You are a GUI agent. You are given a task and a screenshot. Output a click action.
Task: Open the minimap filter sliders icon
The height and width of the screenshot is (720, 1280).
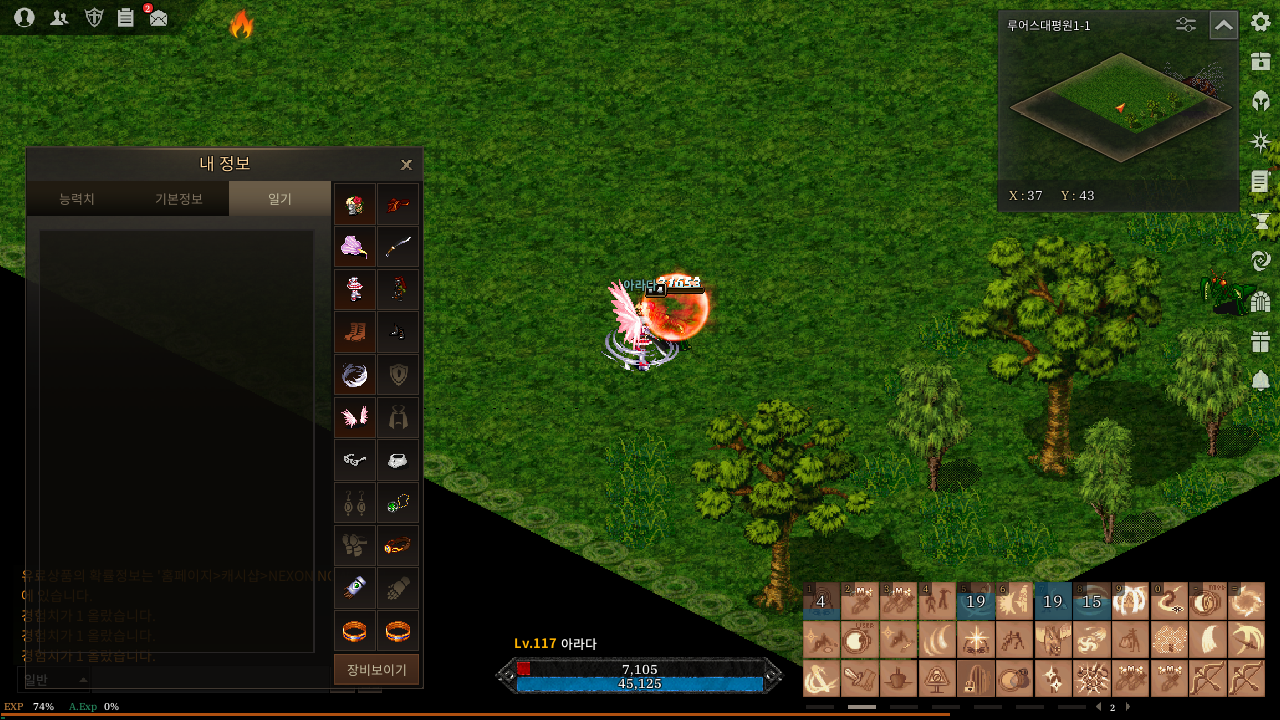pos(1186,25)
